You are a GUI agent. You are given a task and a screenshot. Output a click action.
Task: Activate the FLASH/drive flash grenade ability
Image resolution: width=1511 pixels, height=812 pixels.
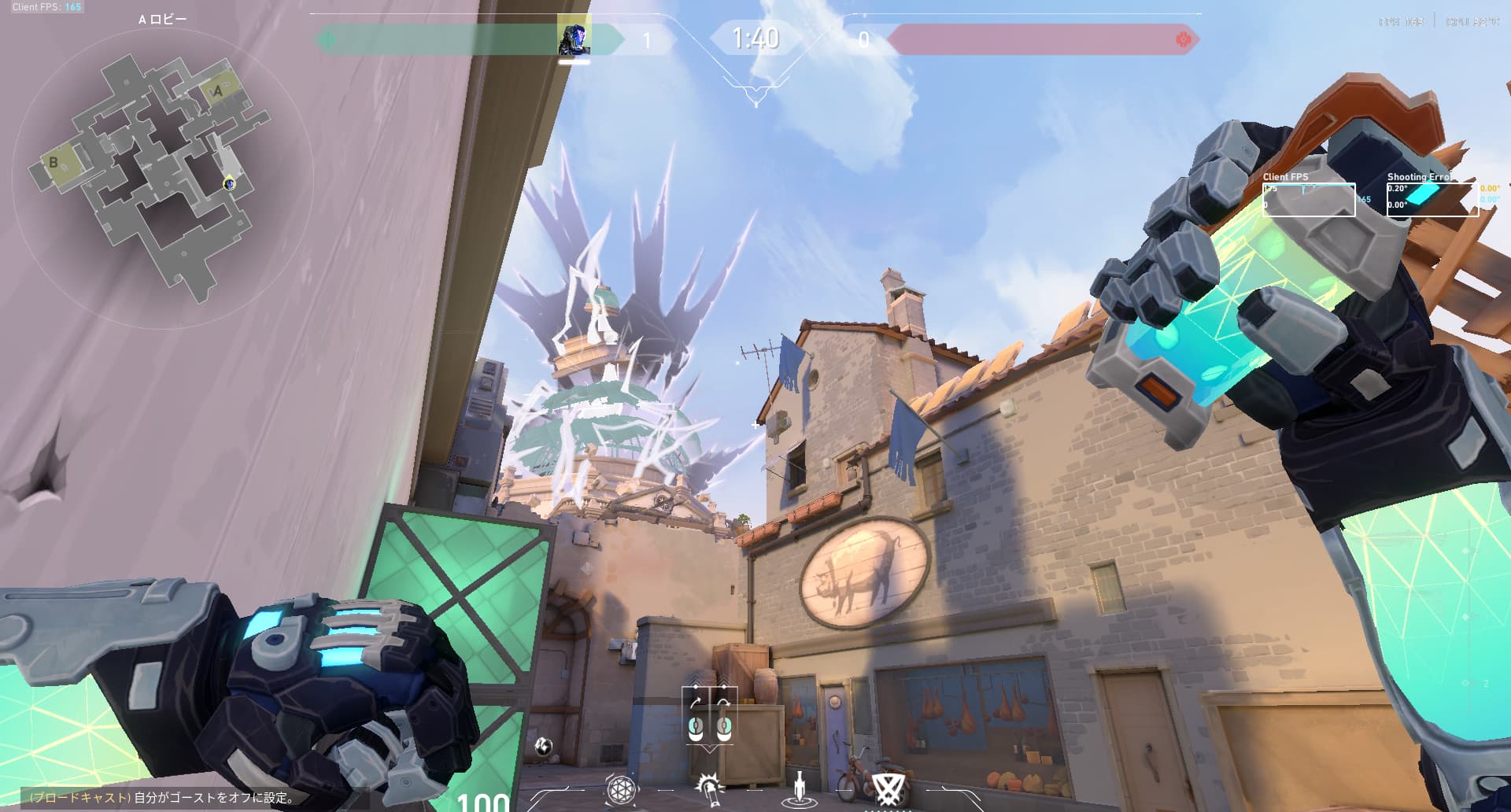(709, 788)
